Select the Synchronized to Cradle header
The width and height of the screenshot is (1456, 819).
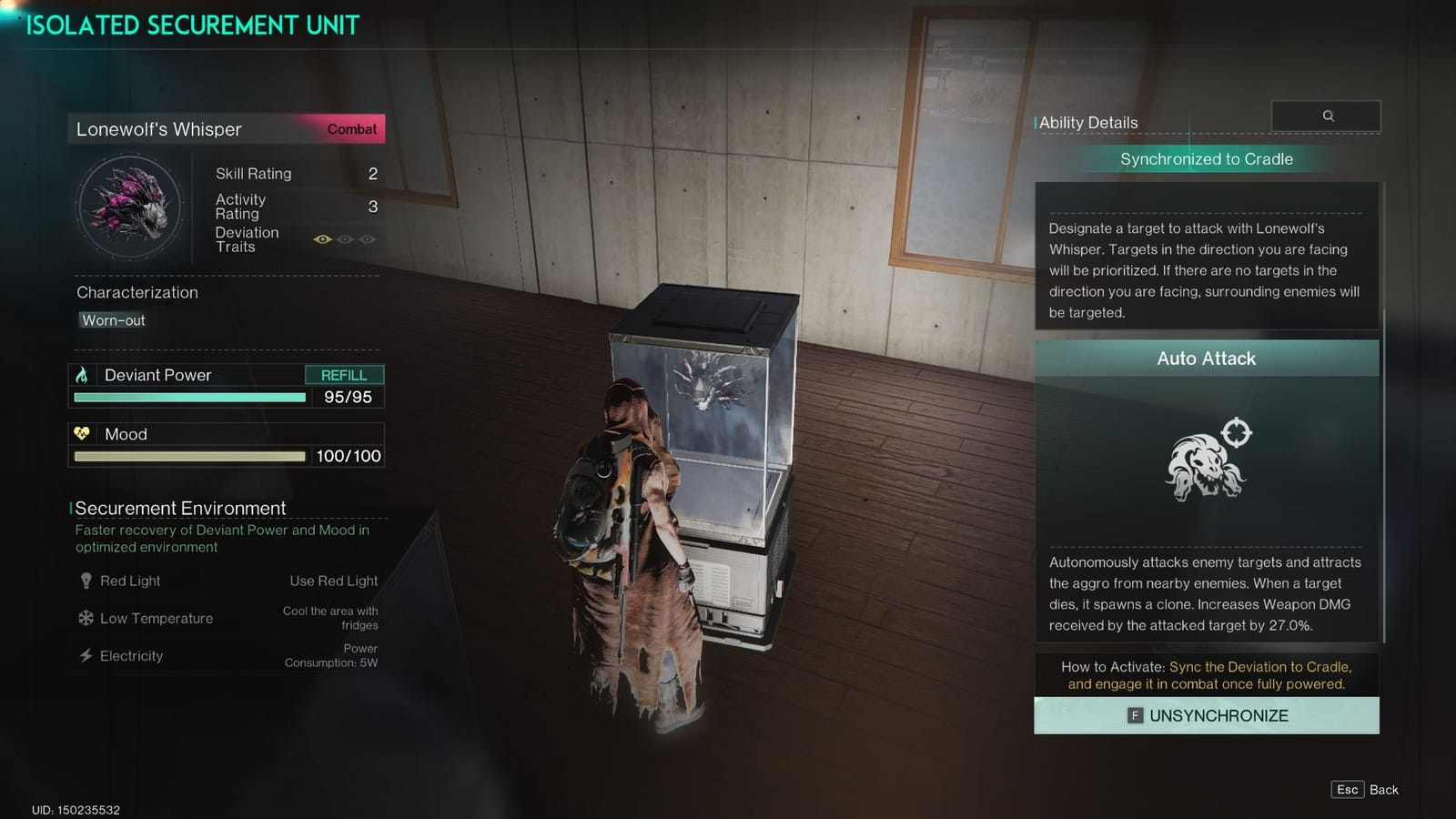coord(1207,158)
